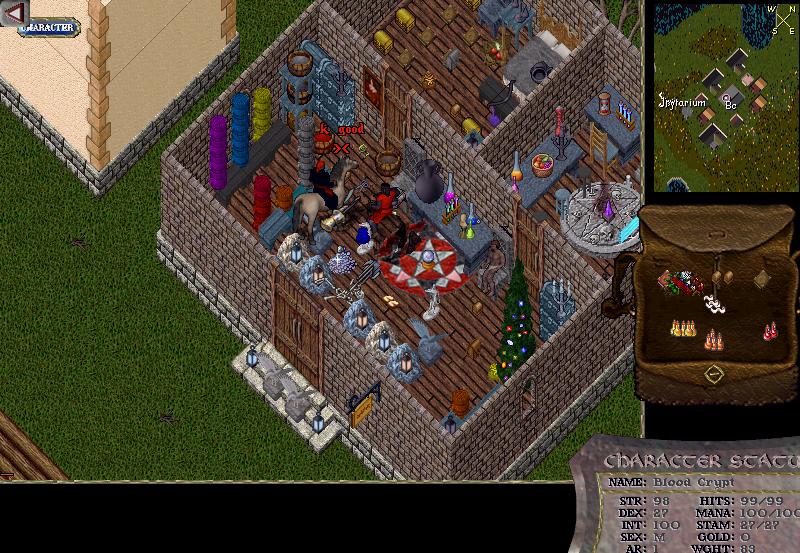
Task: Select the red and green item pile
Action: (679, 283)
